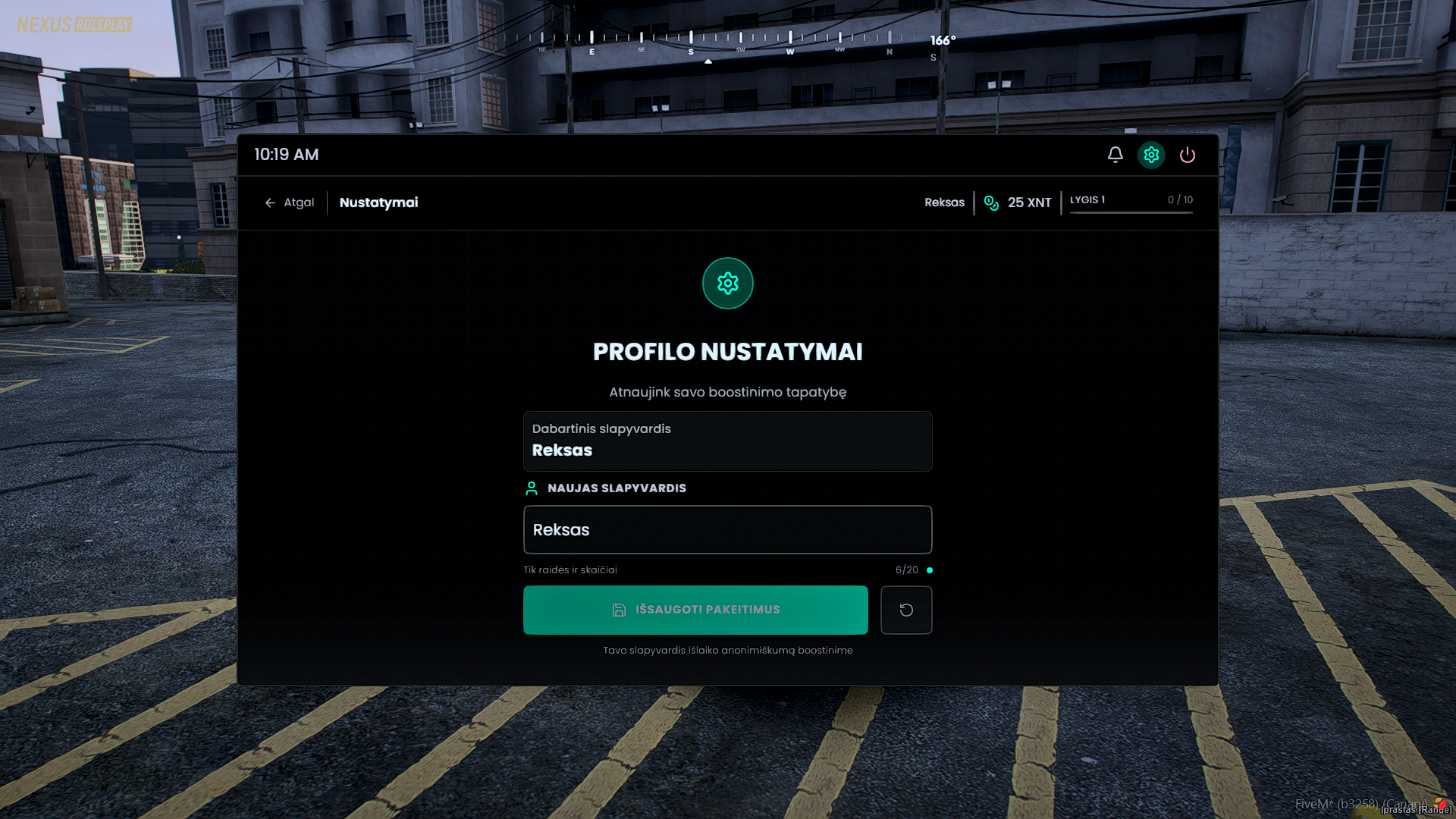Save changes with Išsaugoti Pakeitimus
The width and height of the screenshot is (1456, 819).
695,610
